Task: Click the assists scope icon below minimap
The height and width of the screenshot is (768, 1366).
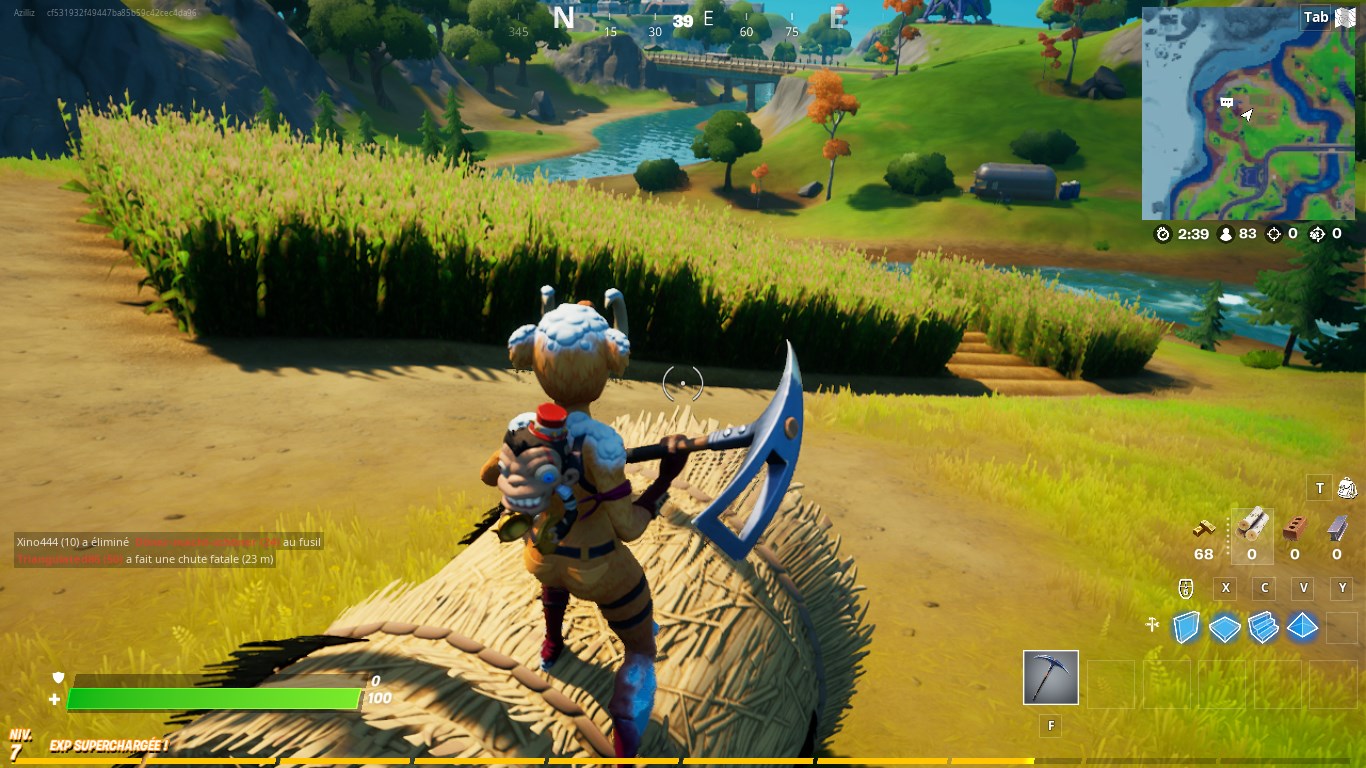Action: (x=1317, y=233)
